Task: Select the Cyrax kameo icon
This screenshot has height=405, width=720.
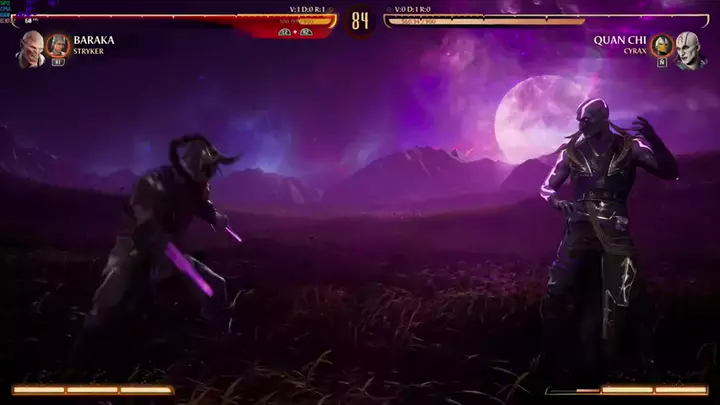Action: 661,45
